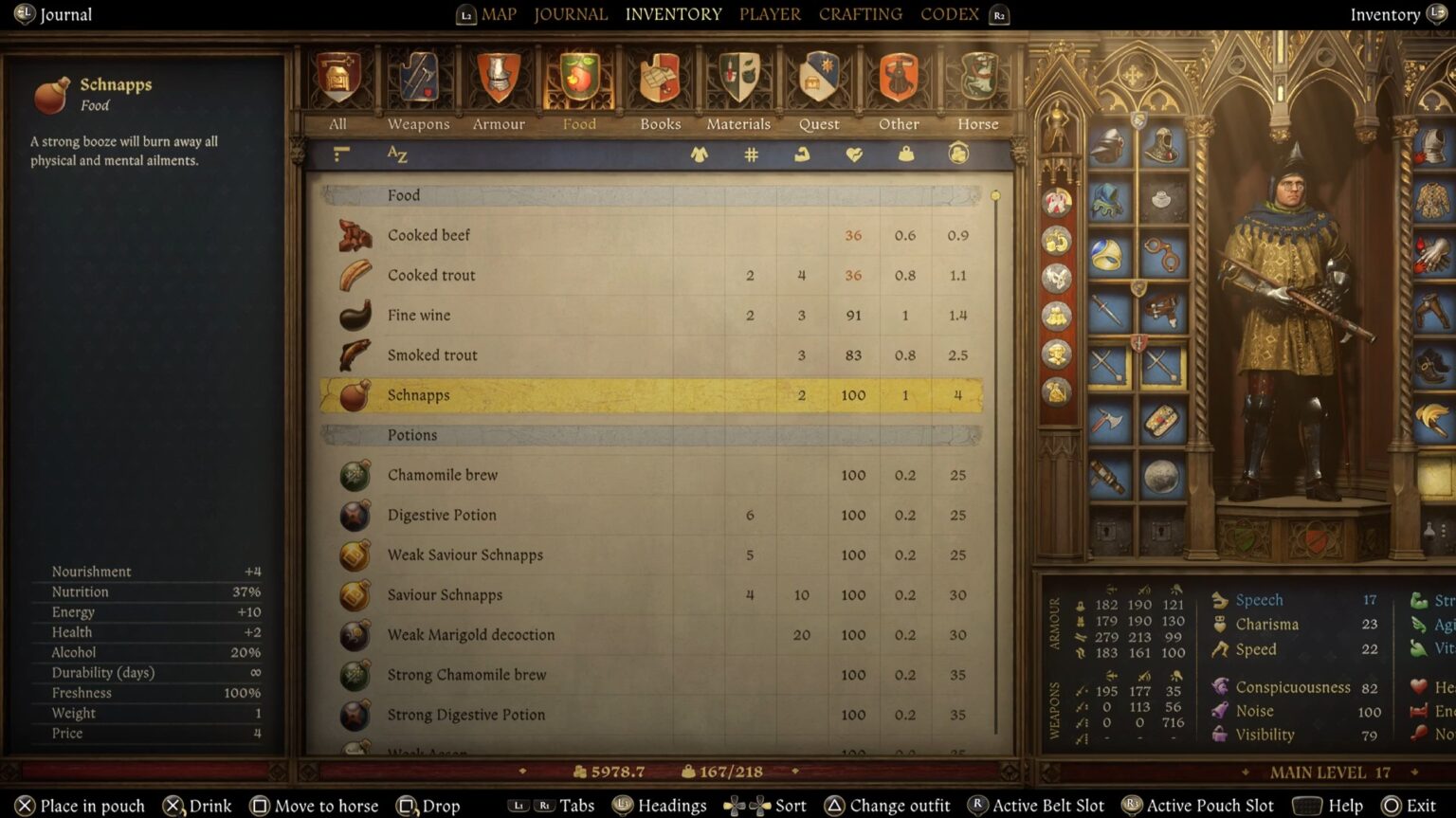Image resolution: width=1456 pixels, height=818 pixels.
Task: Sort items using the quantity hash icon
Action: point(752,153)
